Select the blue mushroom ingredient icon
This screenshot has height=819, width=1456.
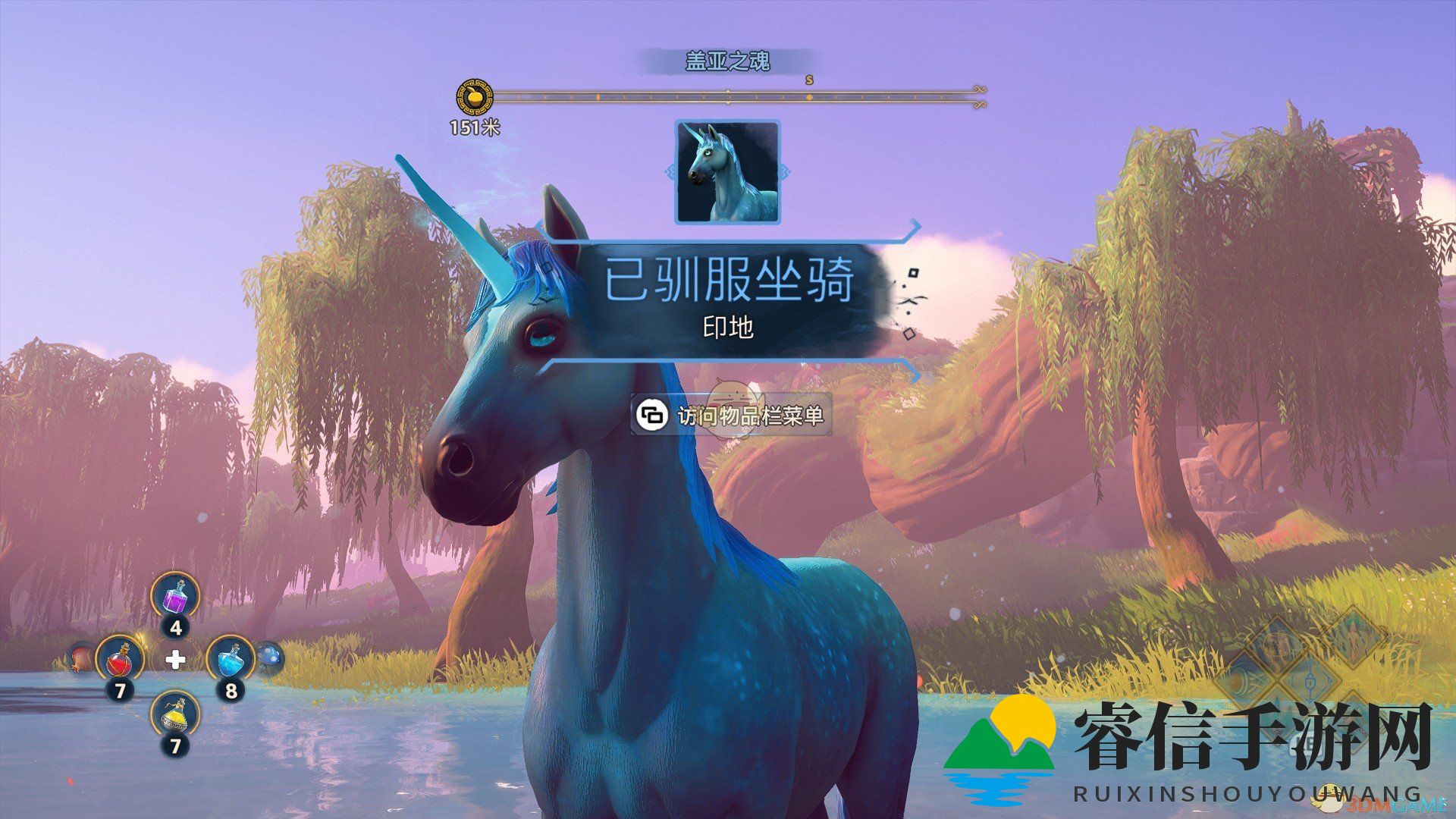(x=269, y=655)
